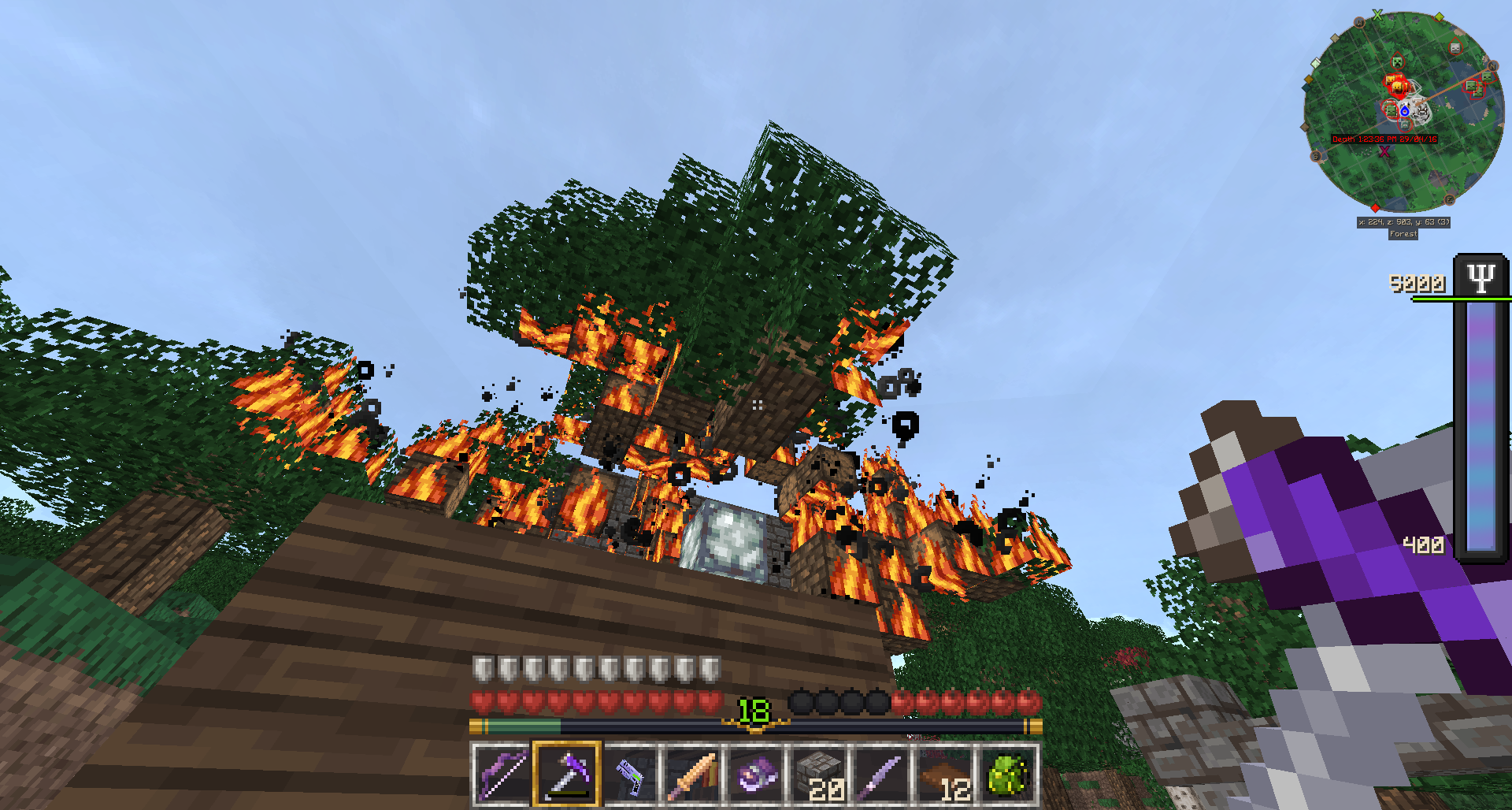Choose the blue pistol hotbar slot
Viewport: 1512px width, 810px height.
(x=630, y=775)
